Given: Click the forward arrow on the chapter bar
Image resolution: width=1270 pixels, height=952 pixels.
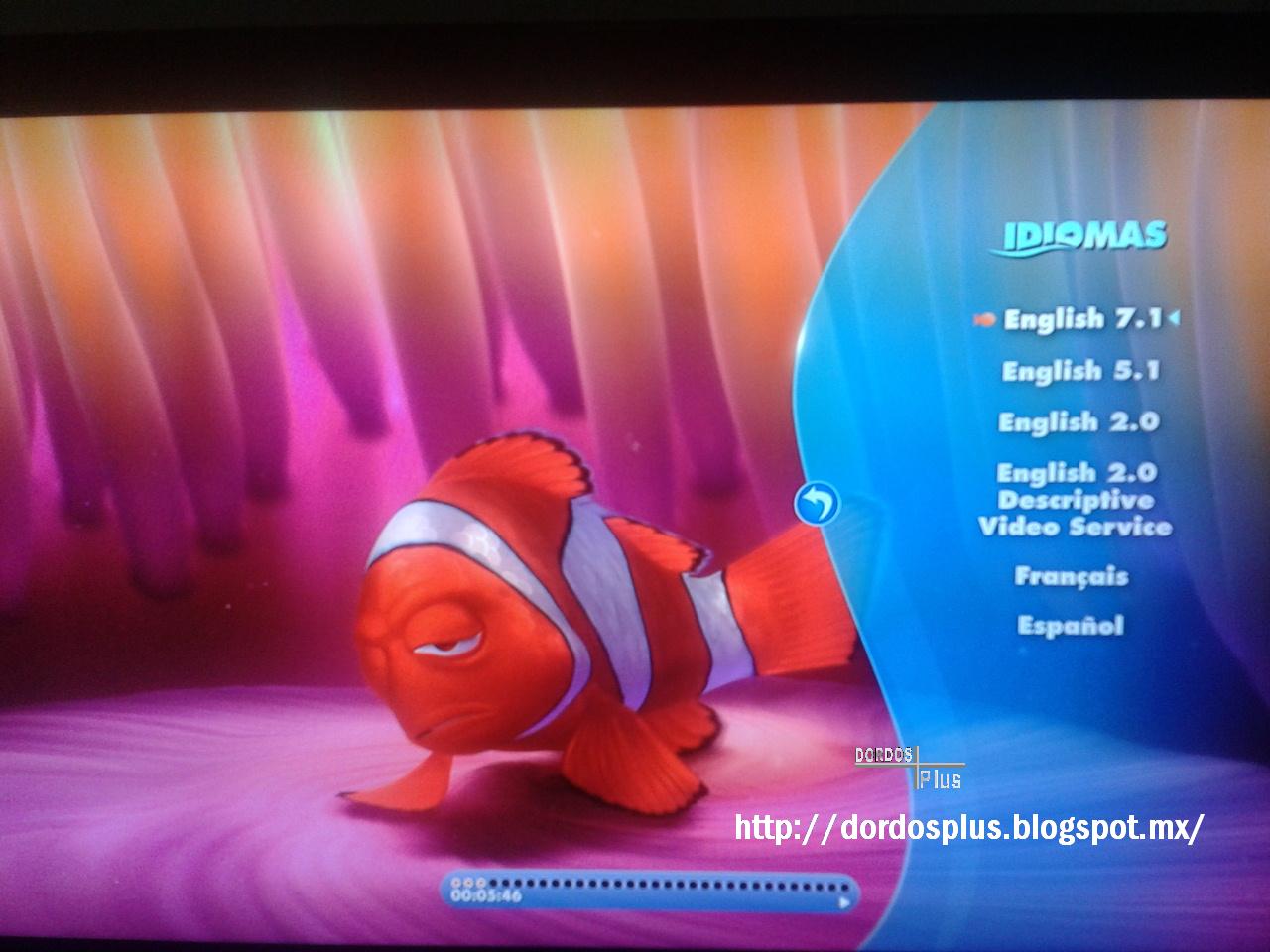Looking at the screenshot, I should click(x=845, y=902).
